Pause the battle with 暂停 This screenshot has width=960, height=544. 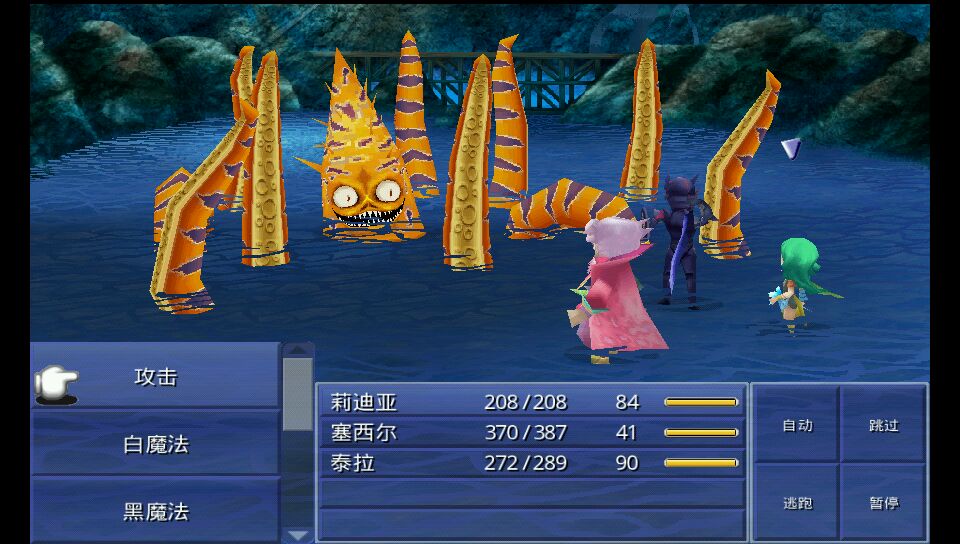click(x=884, y=503)
